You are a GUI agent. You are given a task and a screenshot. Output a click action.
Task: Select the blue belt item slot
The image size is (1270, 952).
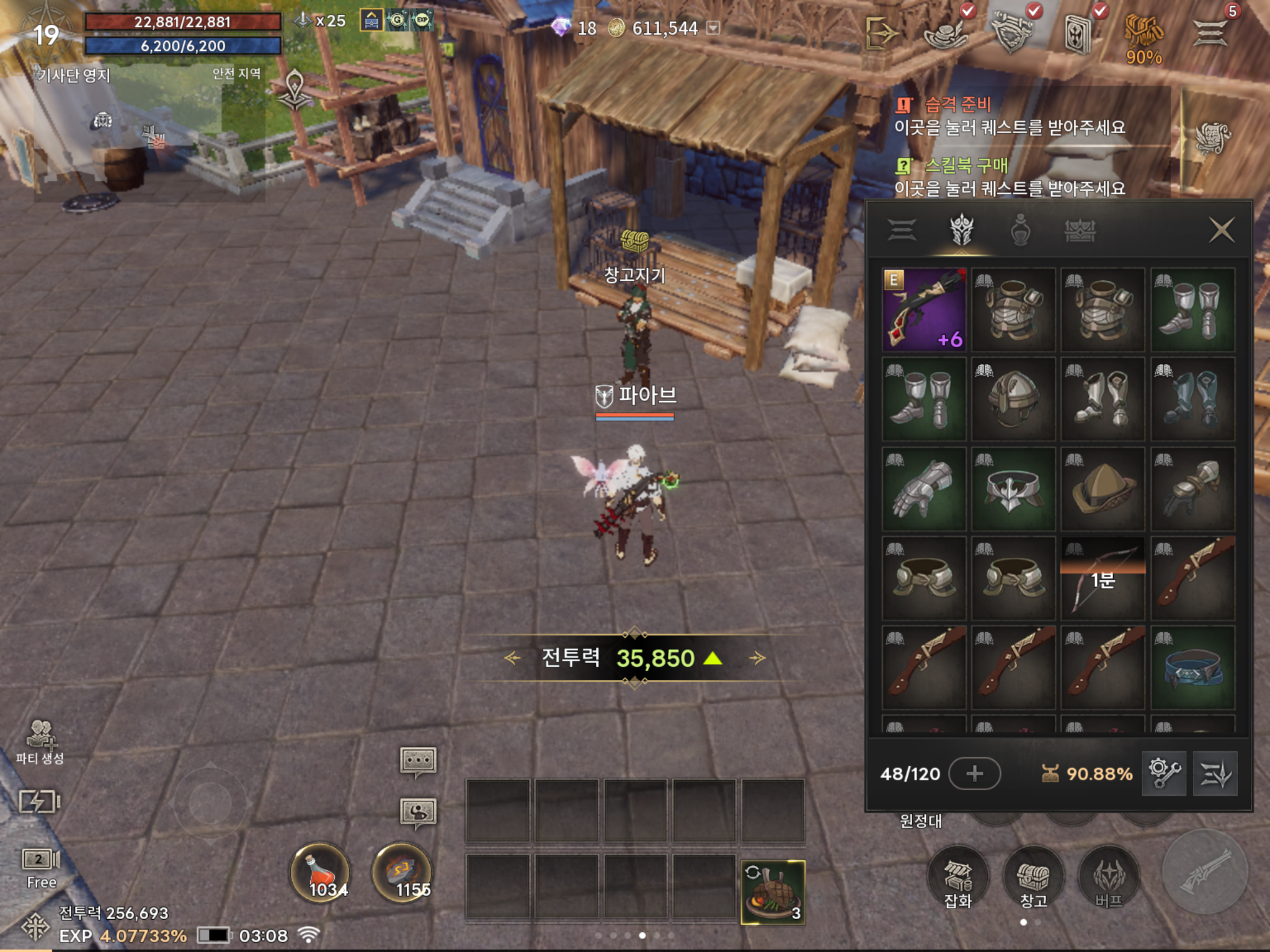pyautogui.click(x=1192, y=668)
